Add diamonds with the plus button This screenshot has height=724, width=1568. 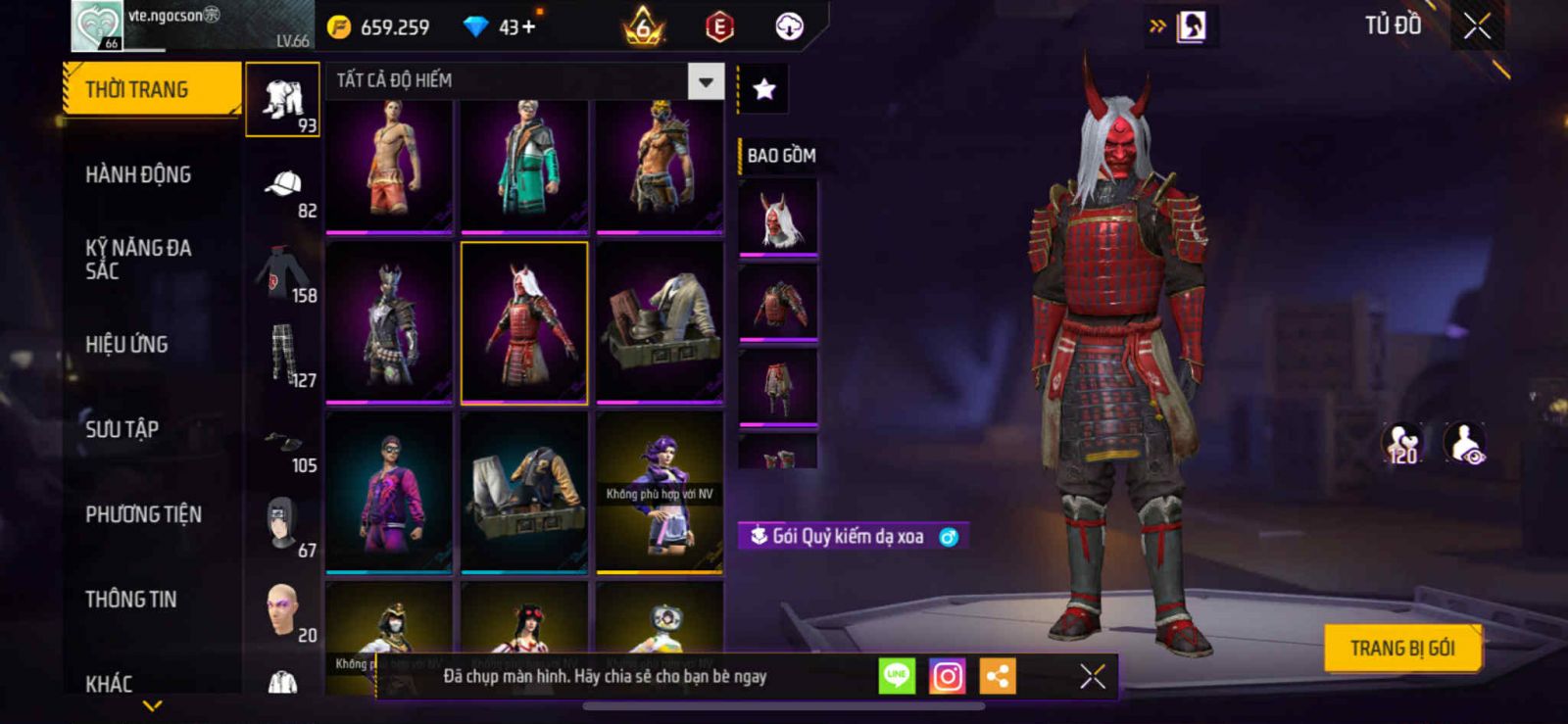point(529,27)
